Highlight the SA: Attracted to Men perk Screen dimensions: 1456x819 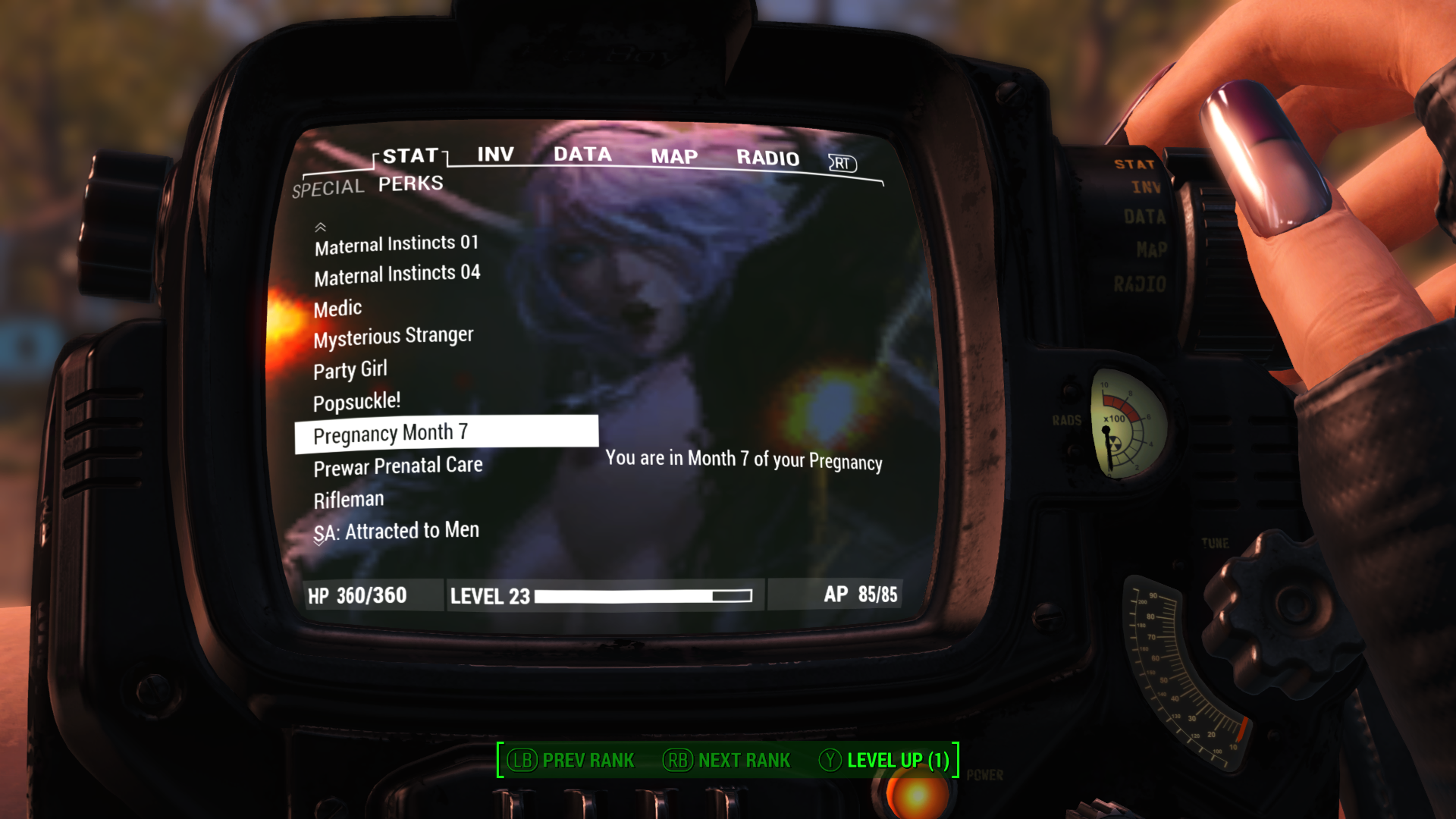pos(397,531)
